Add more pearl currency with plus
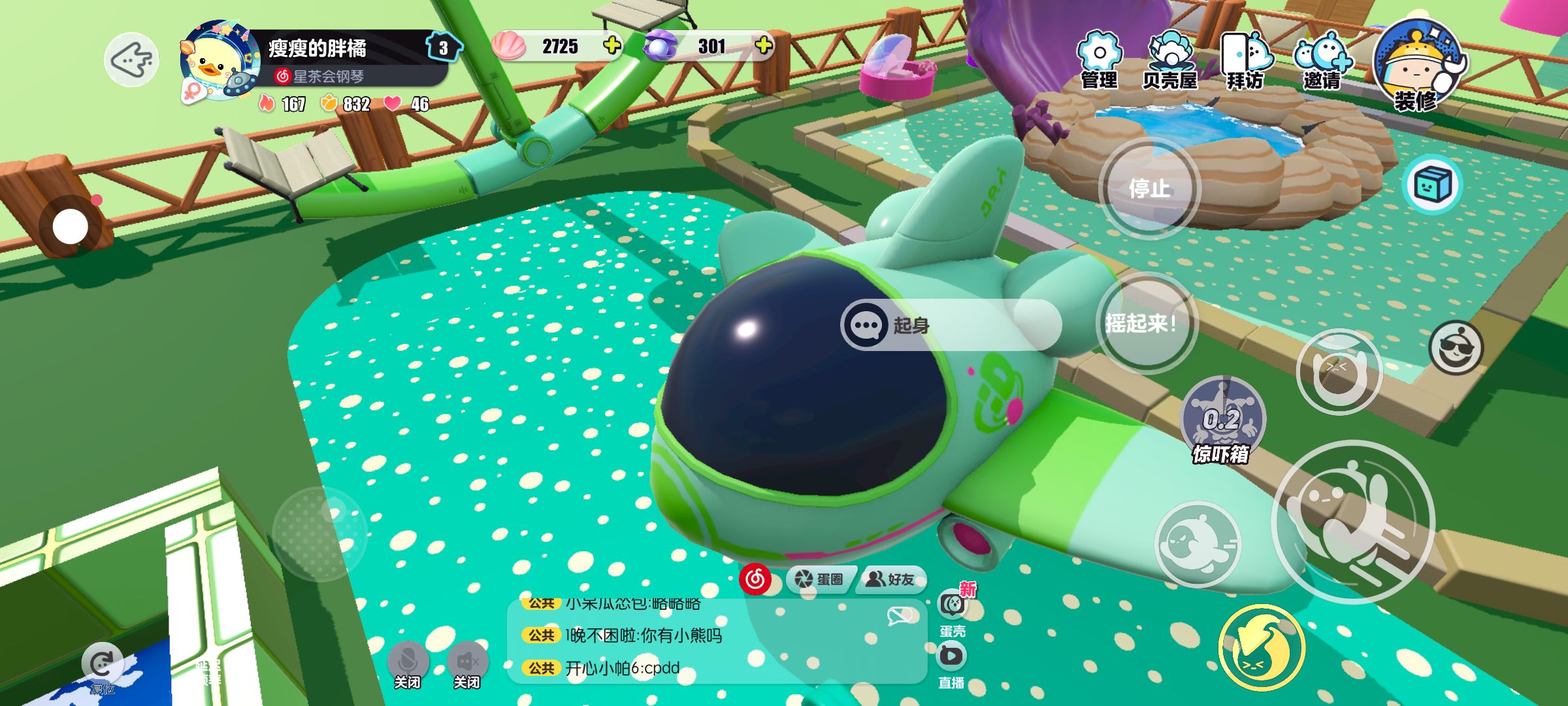1568x706 pixels. coord(763,46)
